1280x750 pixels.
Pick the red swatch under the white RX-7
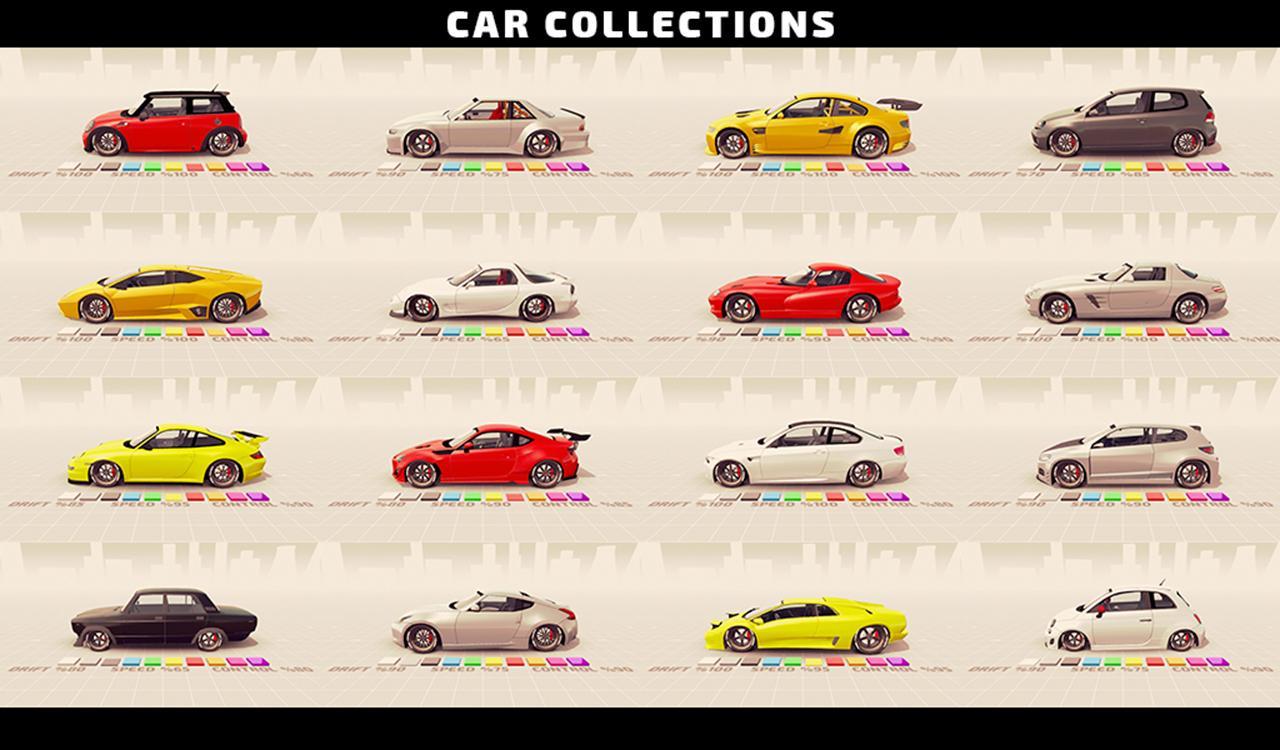click(x=514, y=331)
